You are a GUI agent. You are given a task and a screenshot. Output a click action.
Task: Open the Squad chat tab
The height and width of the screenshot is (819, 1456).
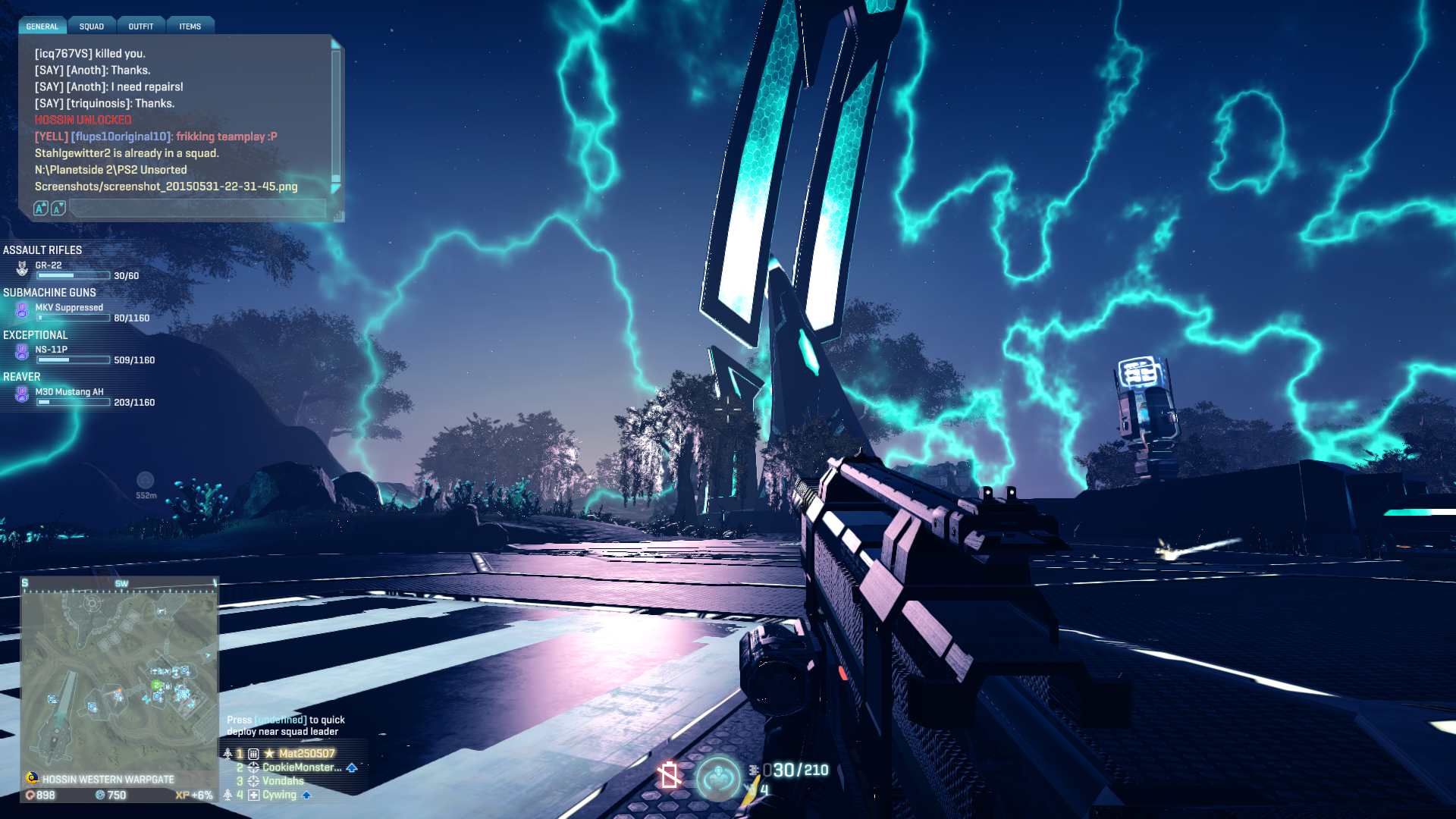click(92, 27)
